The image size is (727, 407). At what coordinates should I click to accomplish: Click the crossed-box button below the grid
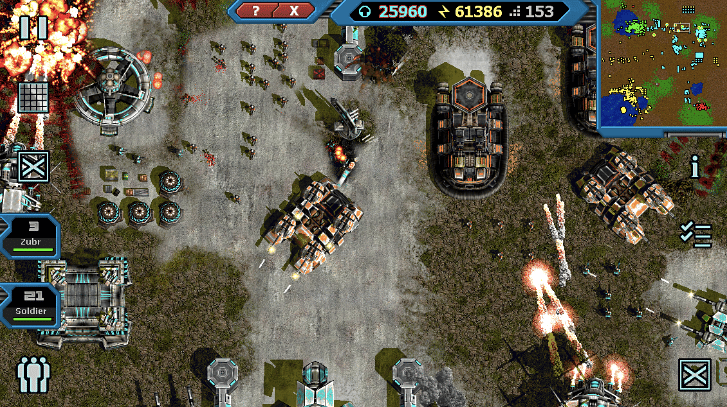33,166
